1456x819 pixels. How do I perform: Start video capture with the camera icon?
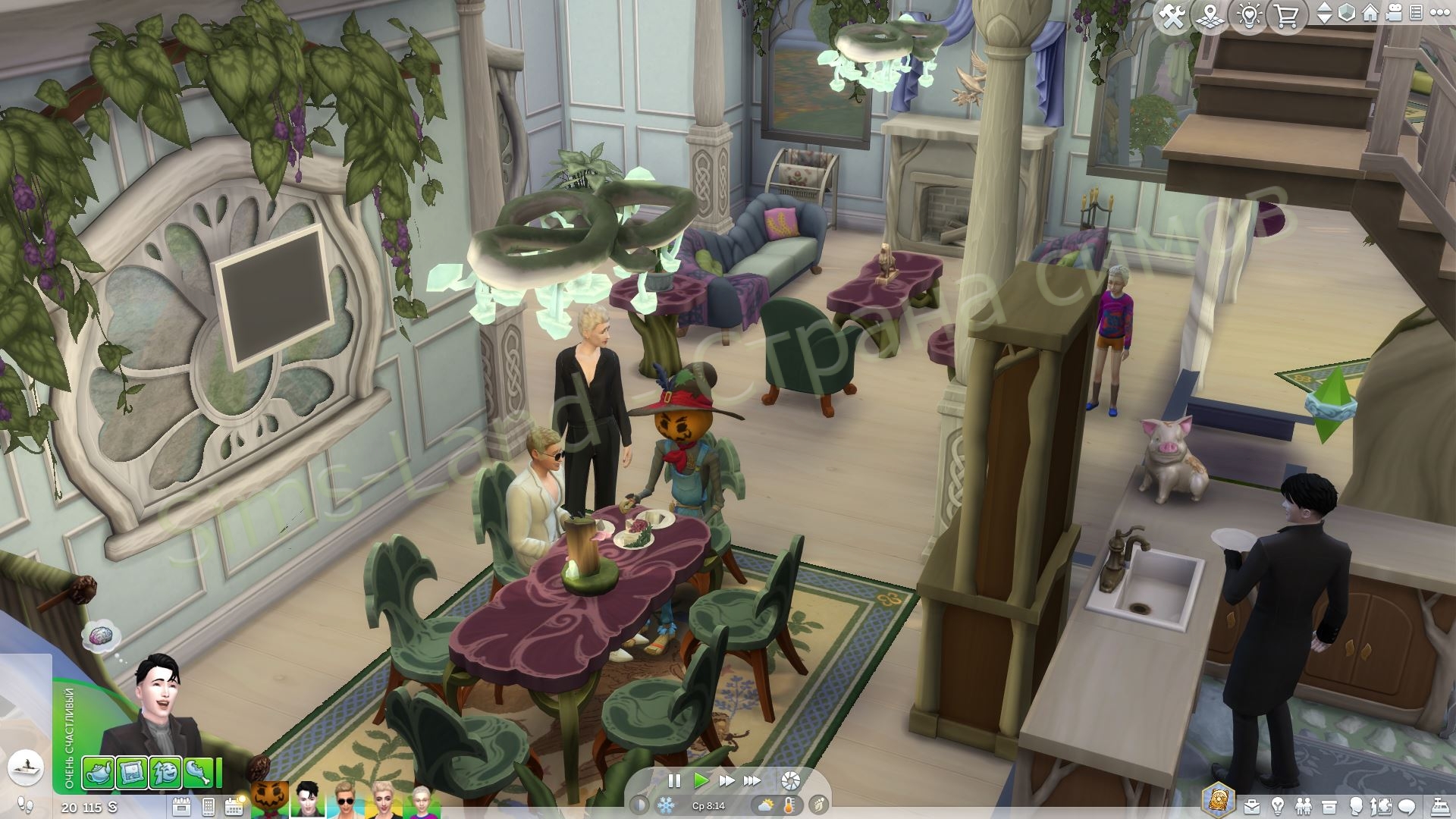(x=1394, y=13)
